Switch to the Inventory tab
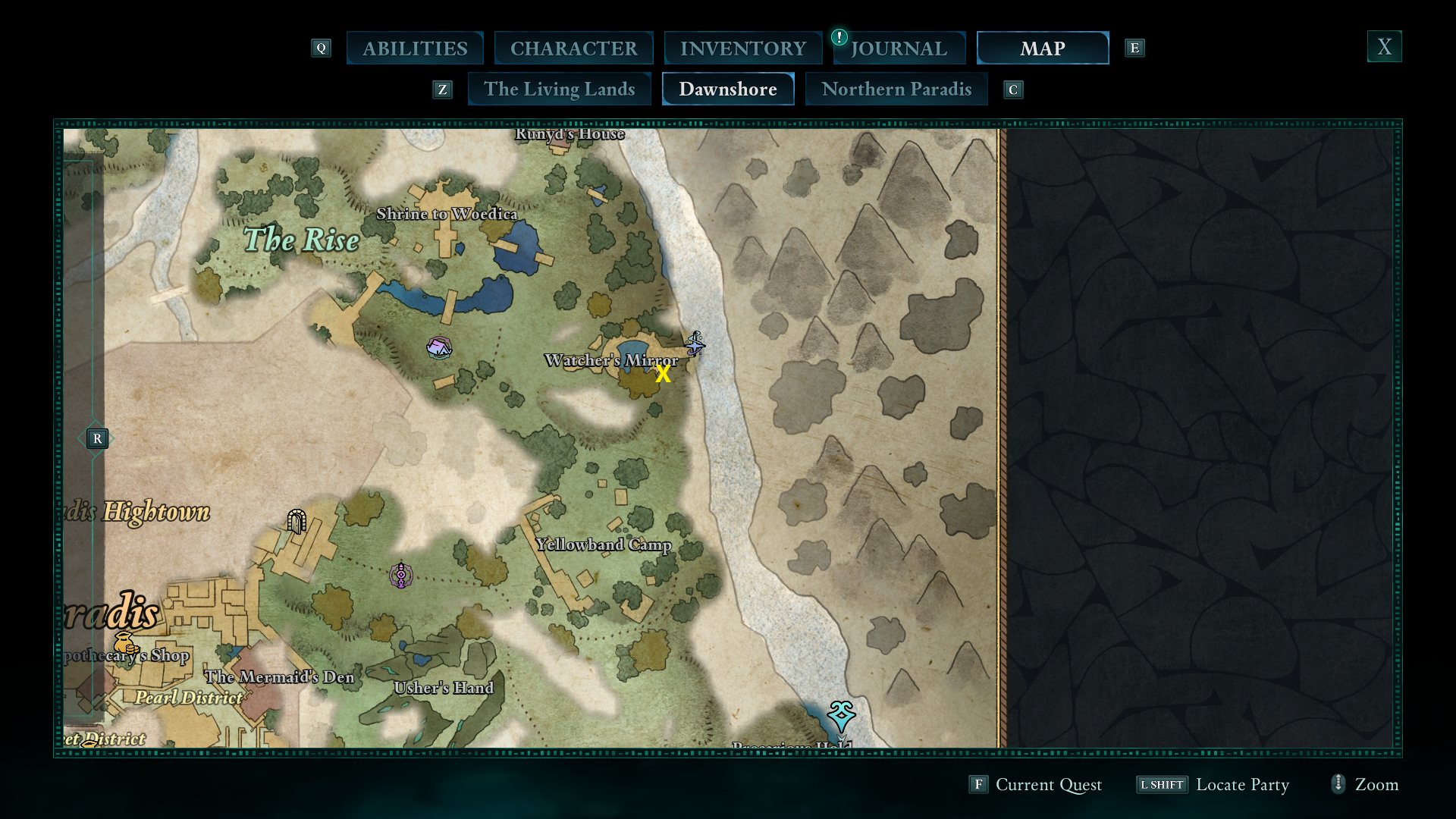This screenshot has height=819, width=1456. click(742, 47)
